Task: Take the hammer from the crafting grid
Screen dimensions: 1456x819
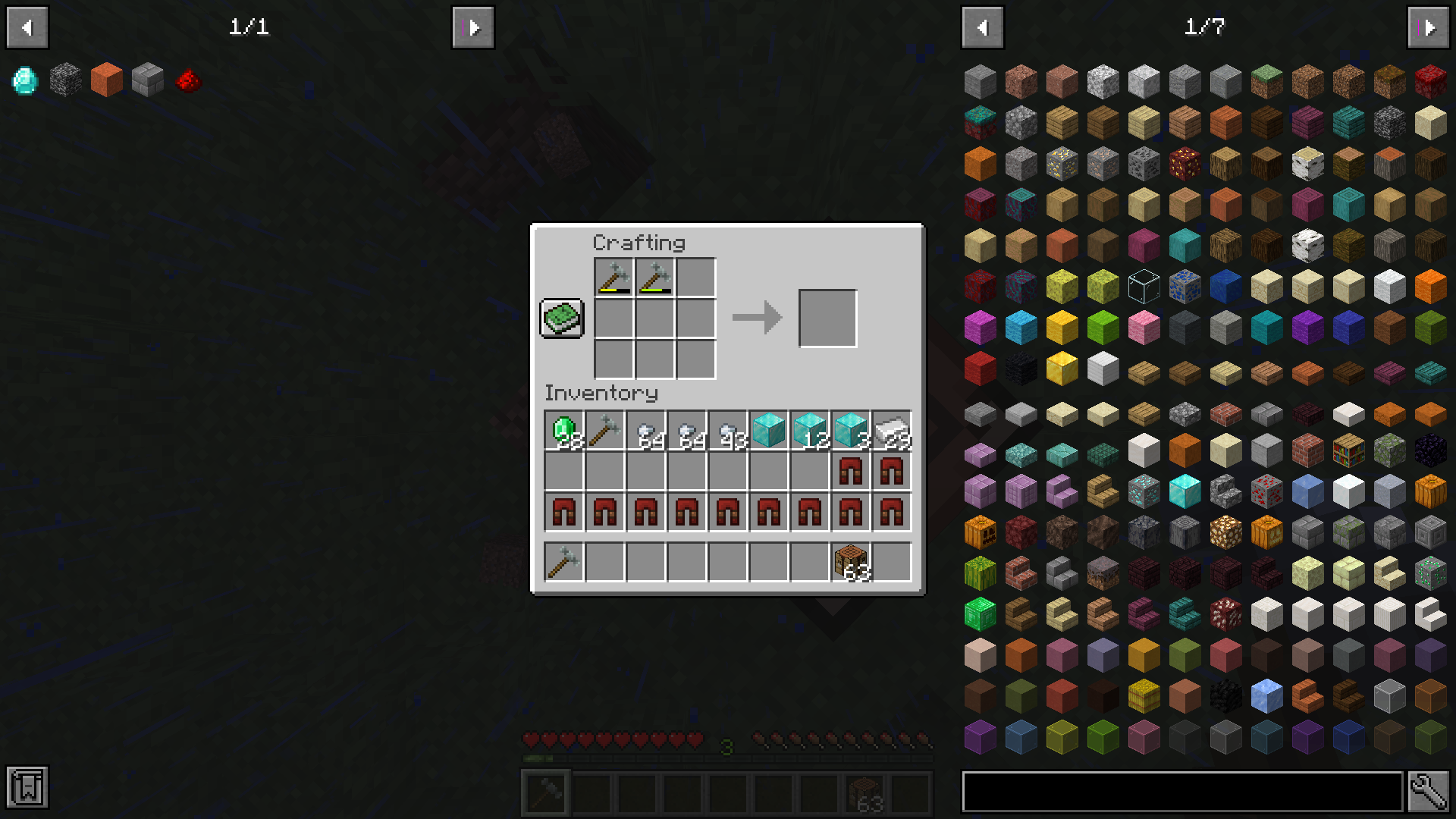Action: (614, 277)
